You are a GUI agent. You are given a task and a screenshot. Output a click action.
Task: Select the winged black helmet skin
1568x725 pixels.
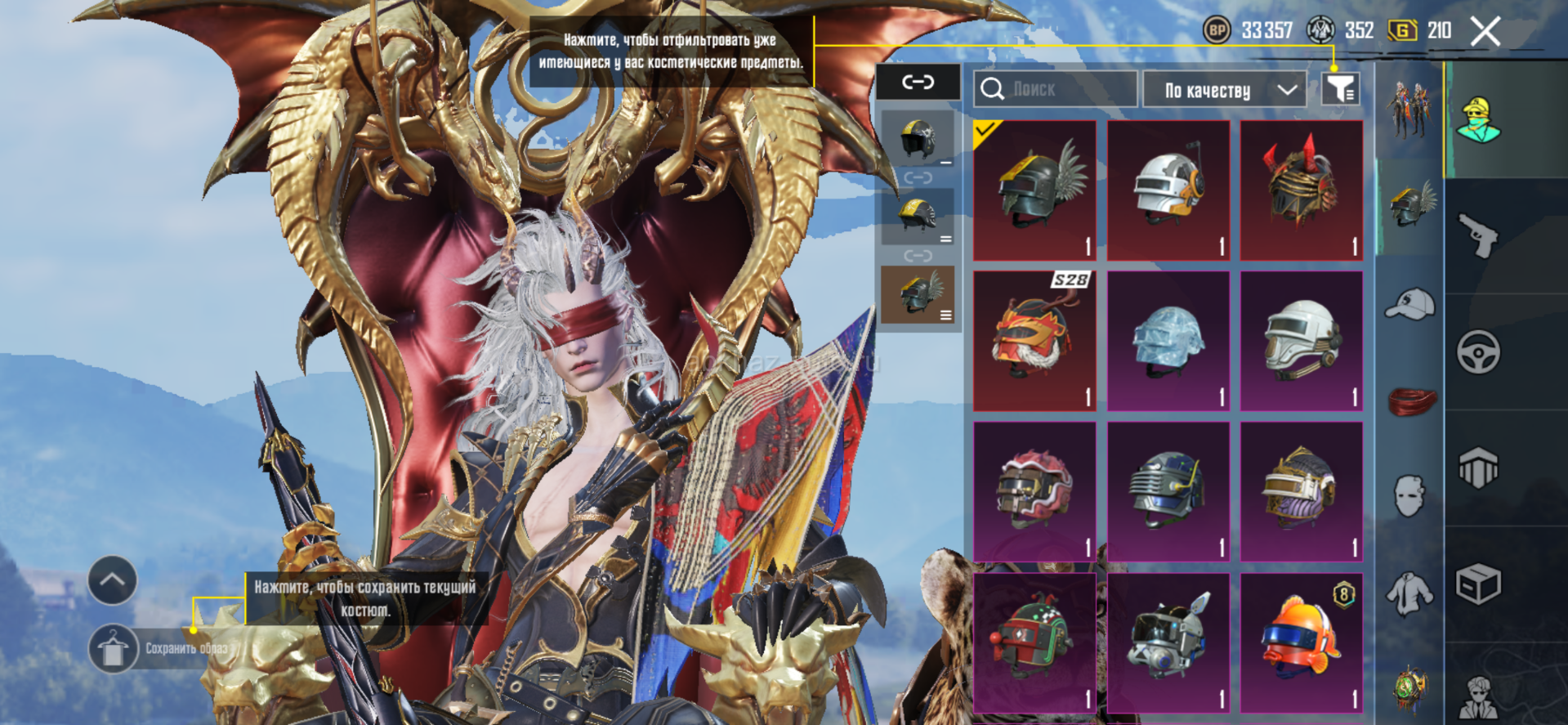(x=1034, y=190)
